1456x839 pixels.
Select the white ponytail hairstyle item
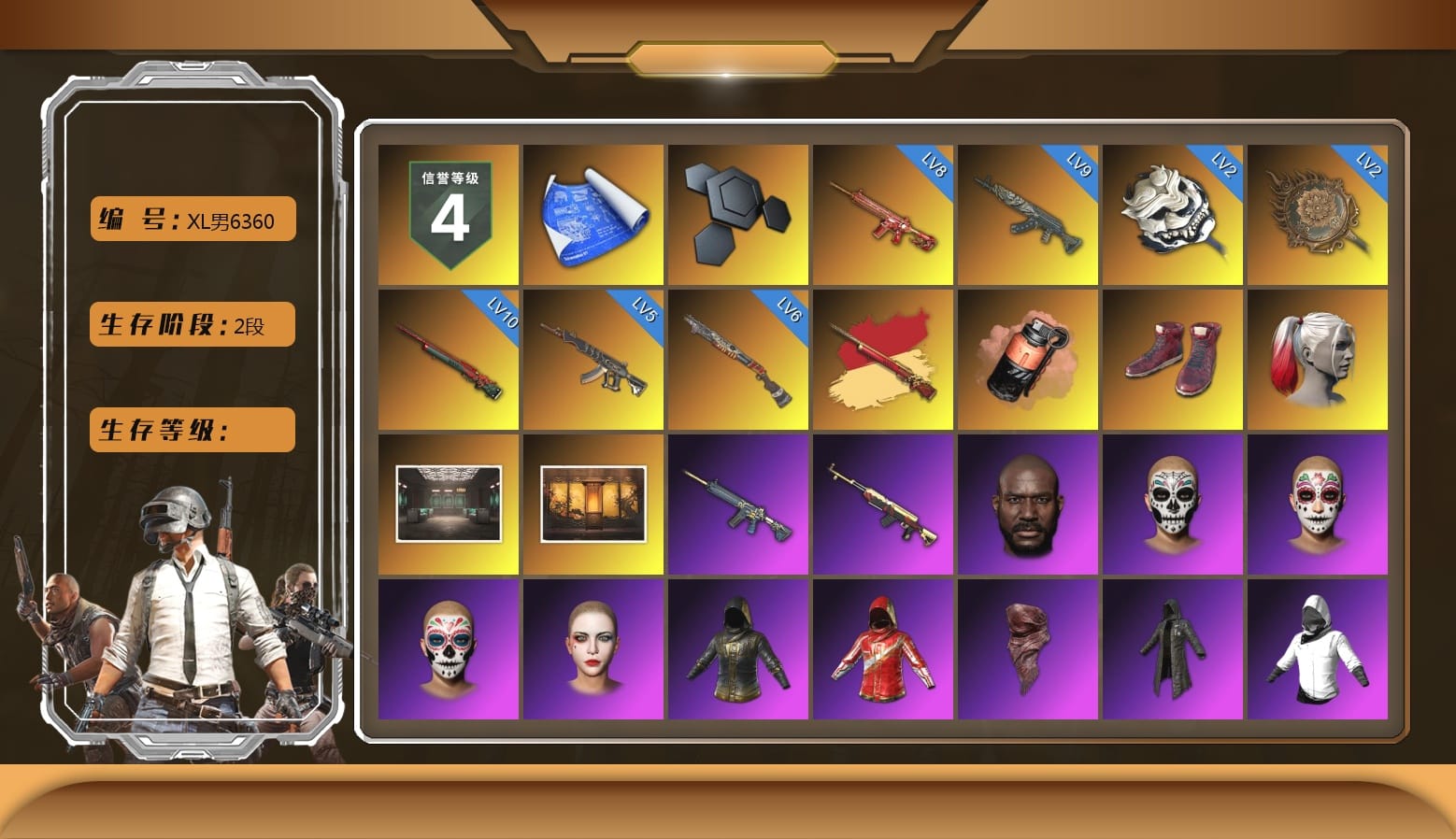[x=1319, y=358]
